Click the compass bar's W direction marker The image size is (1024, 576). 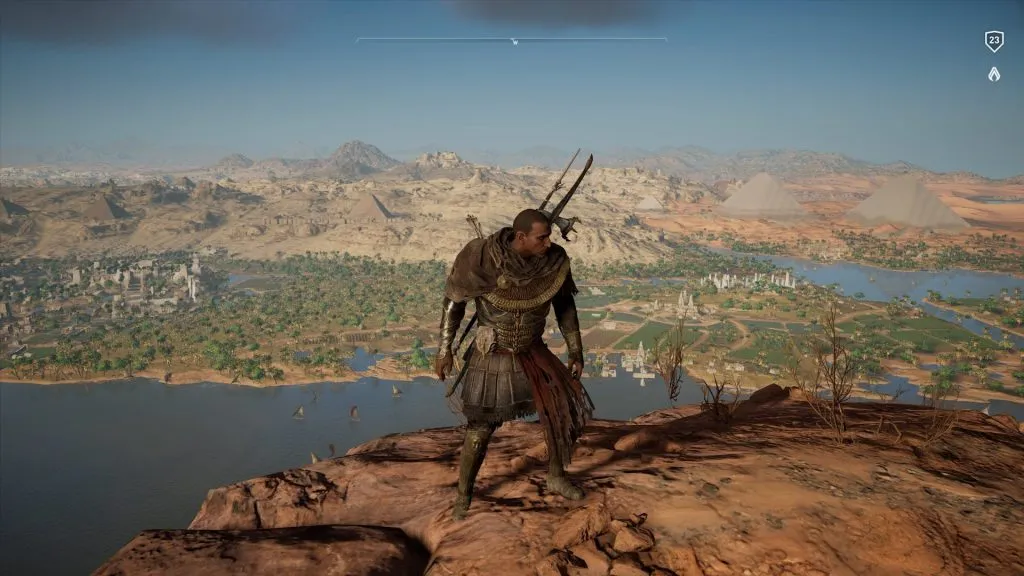pos(514,42)
